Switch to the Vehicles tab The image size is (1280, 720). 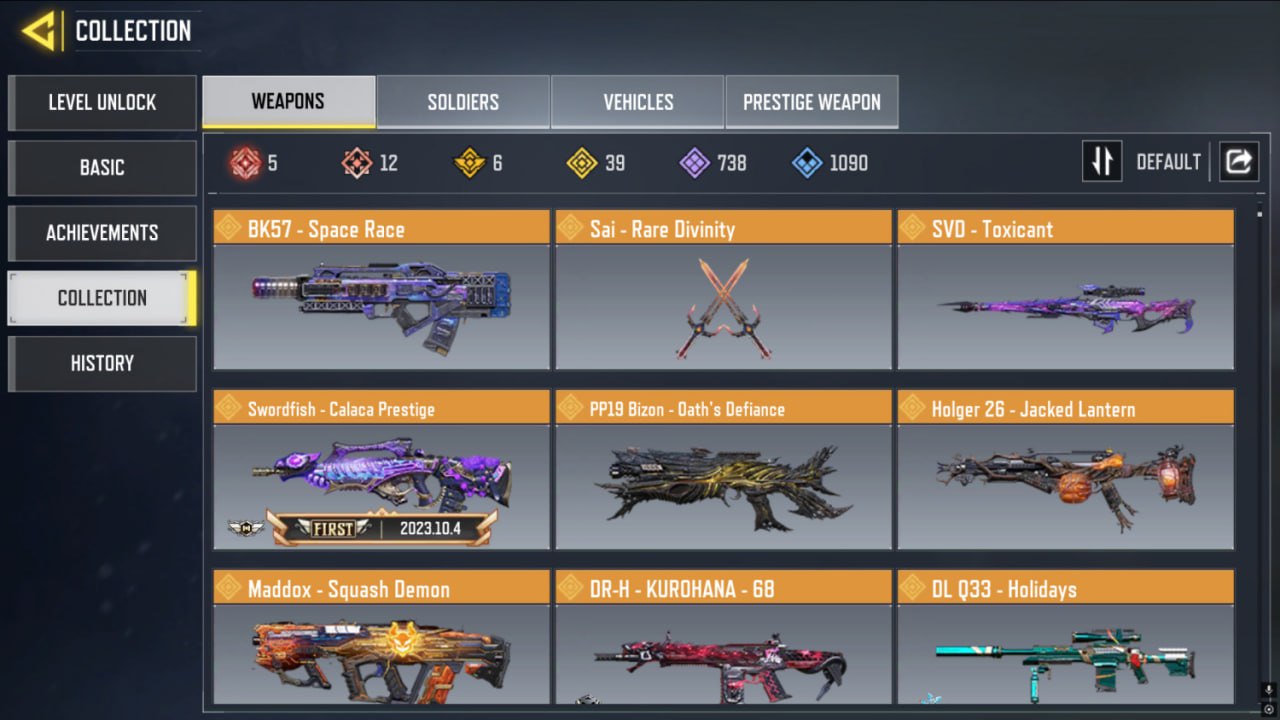[x=638, y=102]
